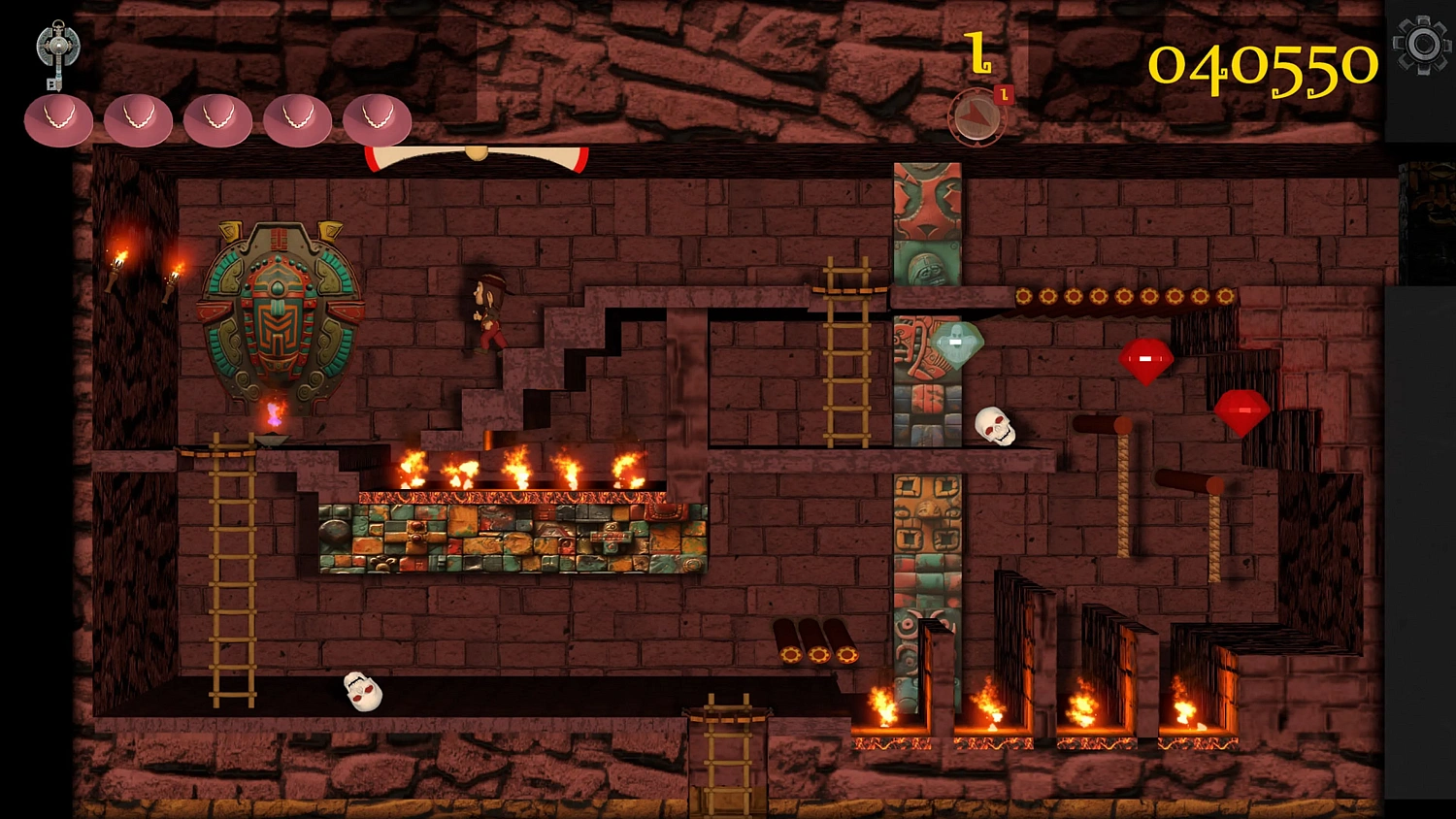This screenshot has height=819, width=1456.
Task: Click the floating skull enemy near the green pillar
Action: (996, 427)
